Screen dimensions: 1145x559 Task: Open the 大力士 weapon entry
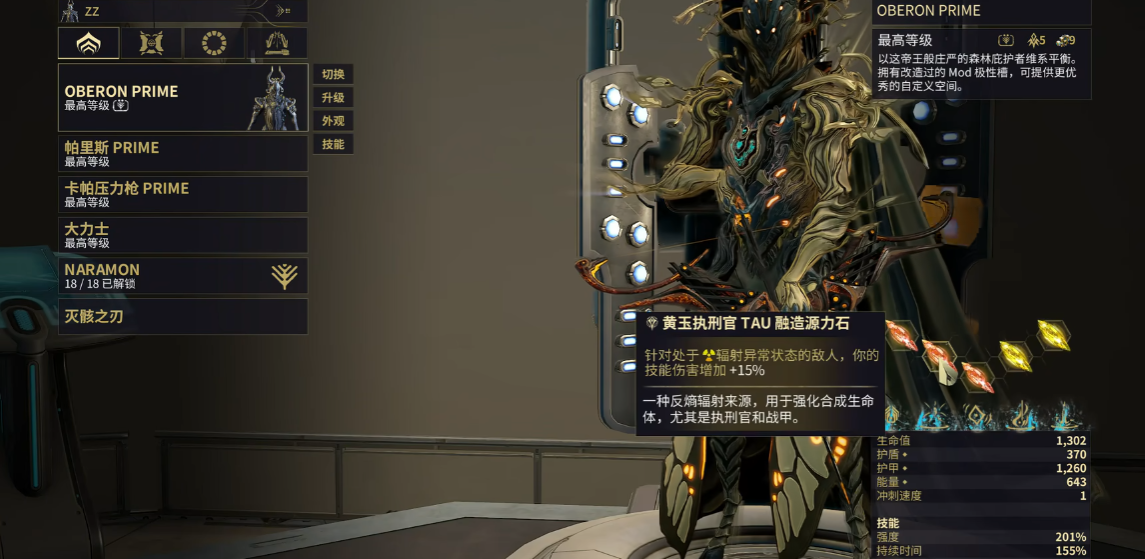[183, 235]
